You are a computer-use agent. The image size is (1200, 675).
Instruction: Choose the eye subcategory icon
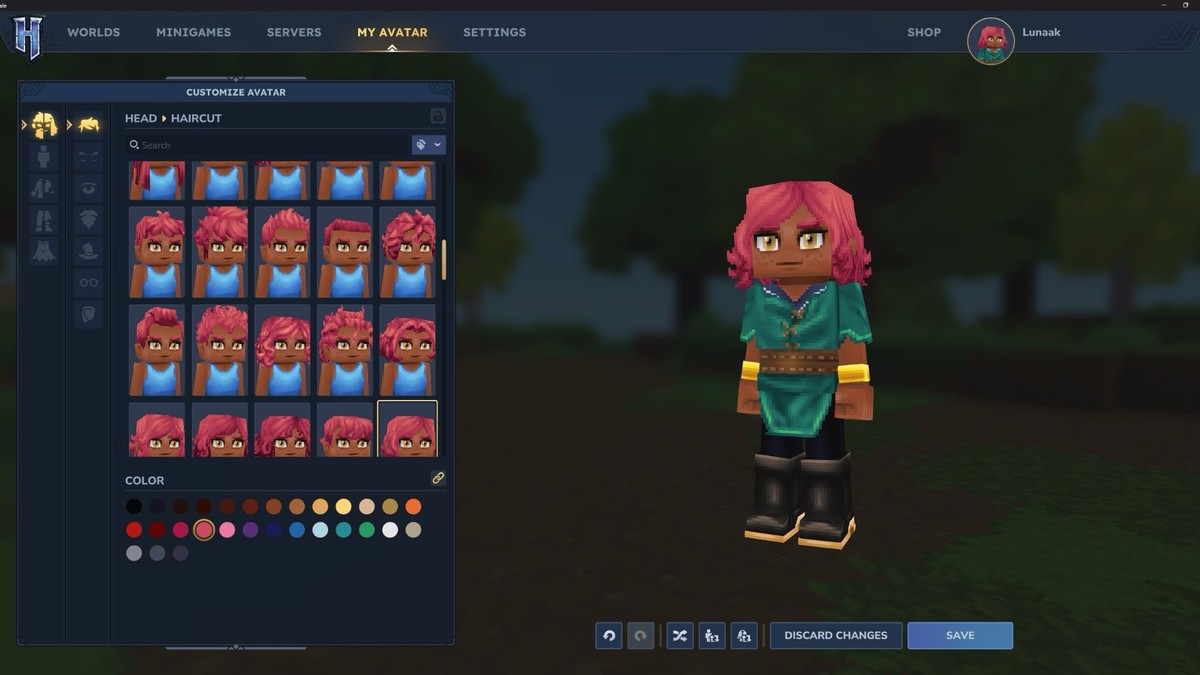pos(89,188)
